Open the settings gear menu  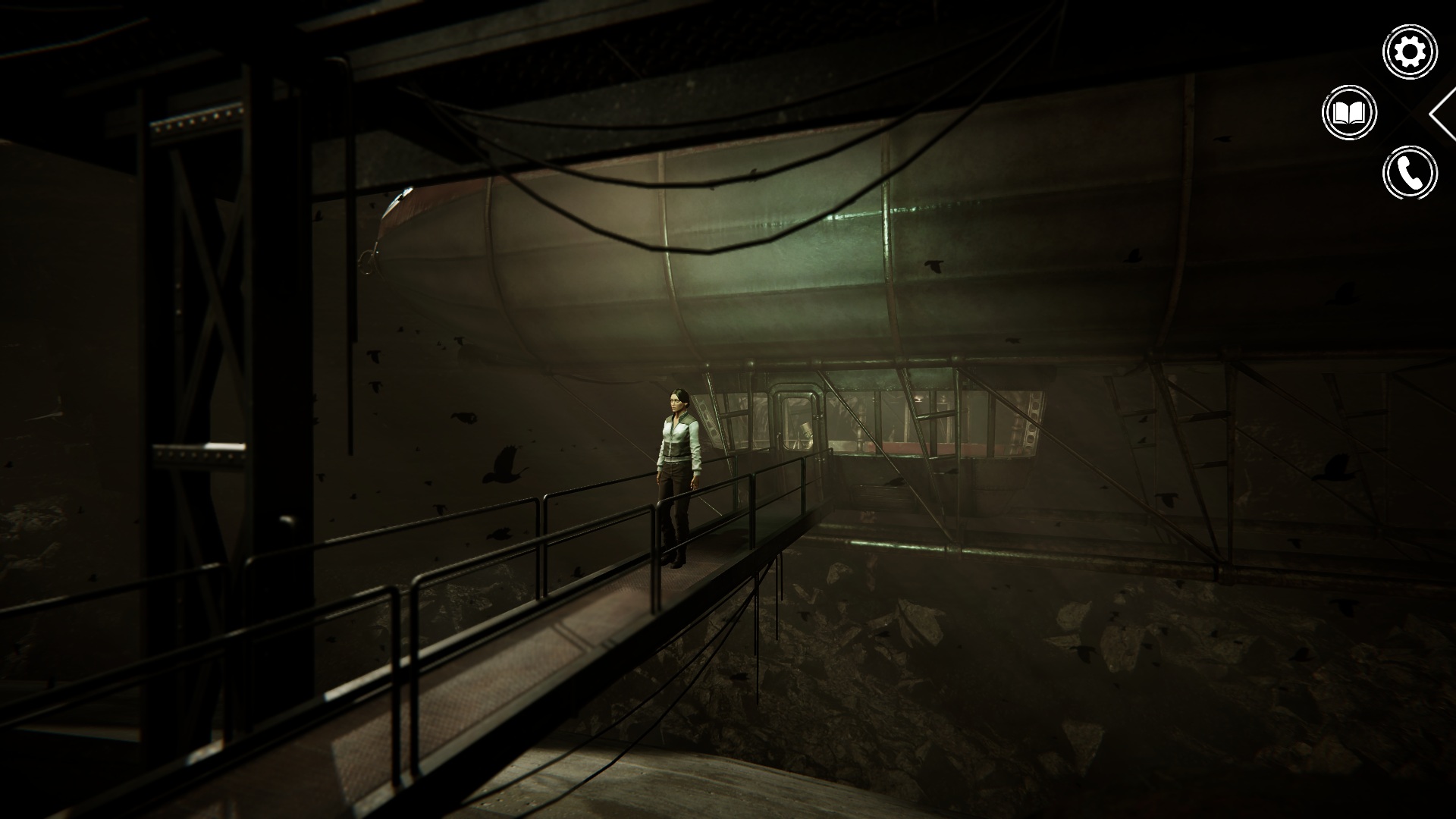(1410, 52)
